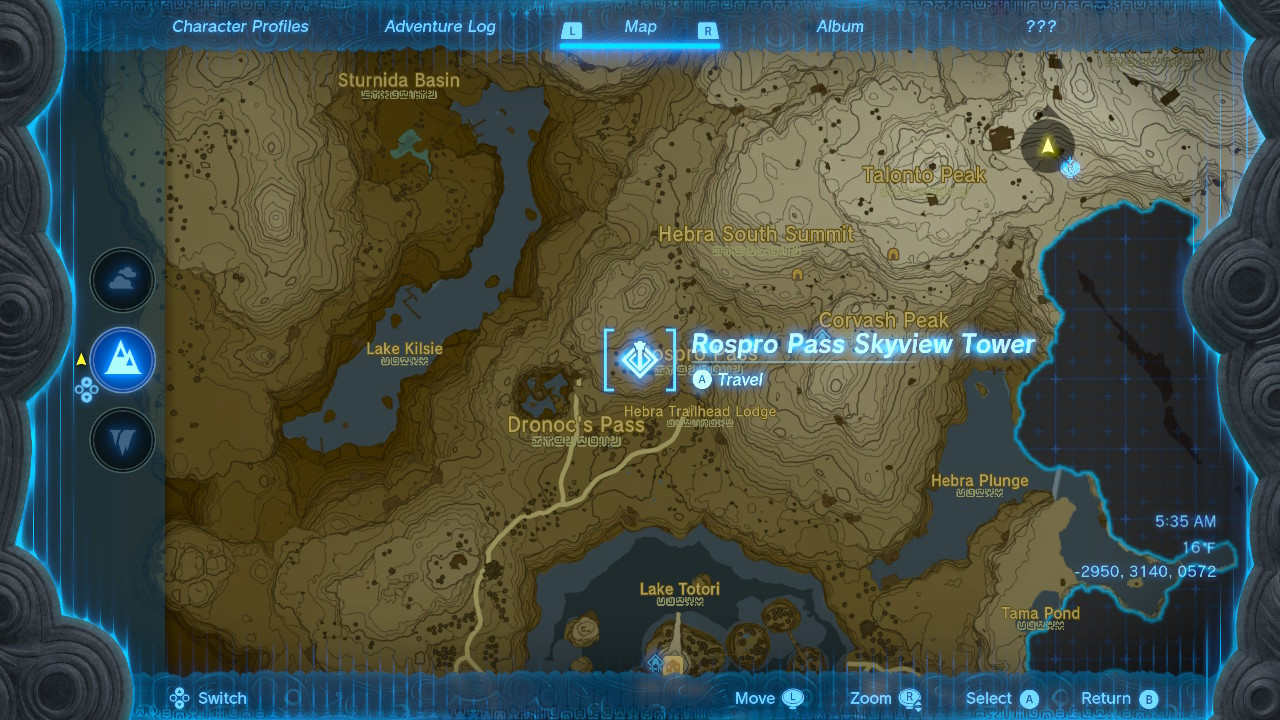
Task: Open the Character Profiles tab
Action: 239,26
